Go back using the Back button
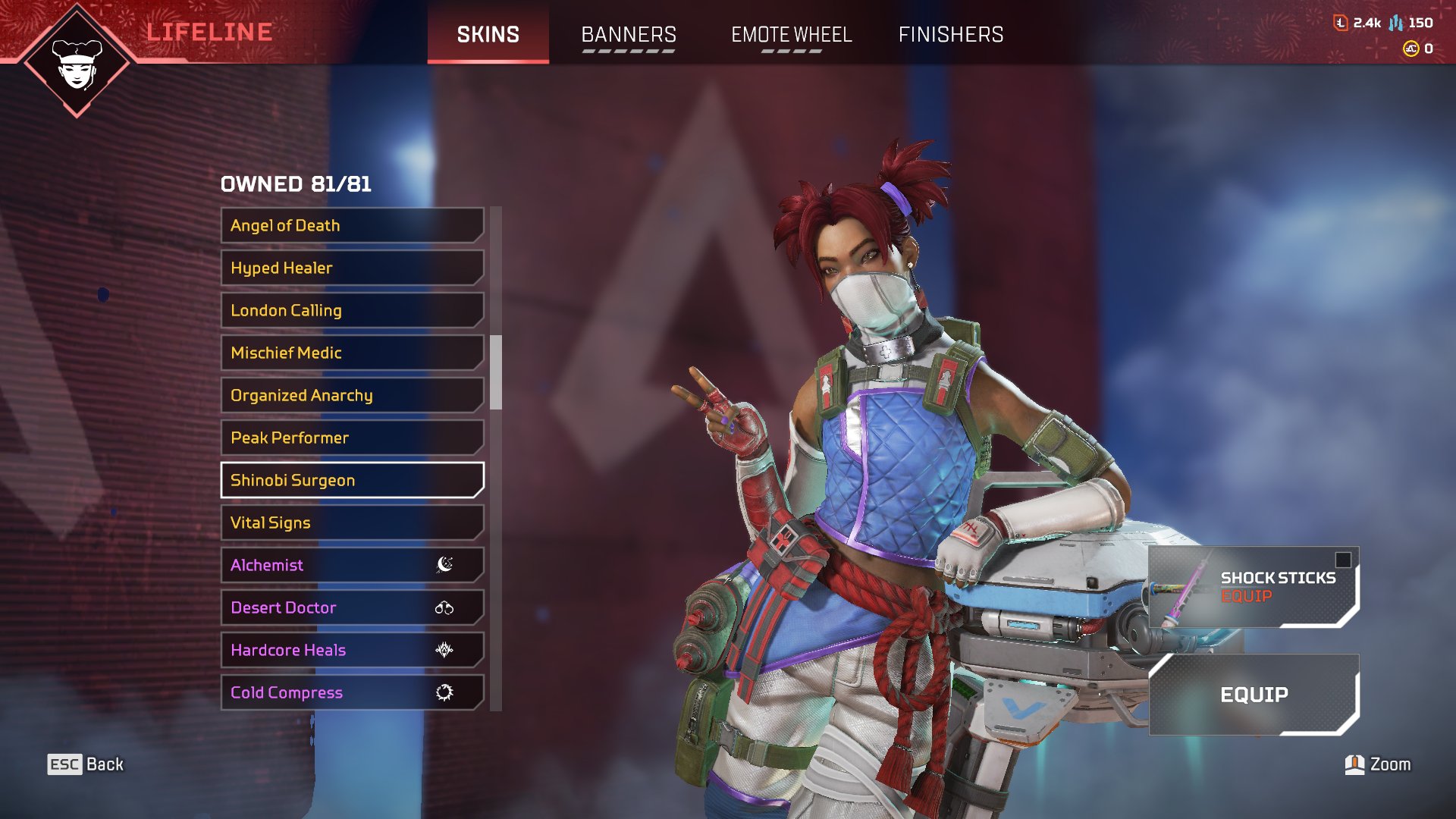Viewport: 1456px width, 819px height. [x=86, y=764]
